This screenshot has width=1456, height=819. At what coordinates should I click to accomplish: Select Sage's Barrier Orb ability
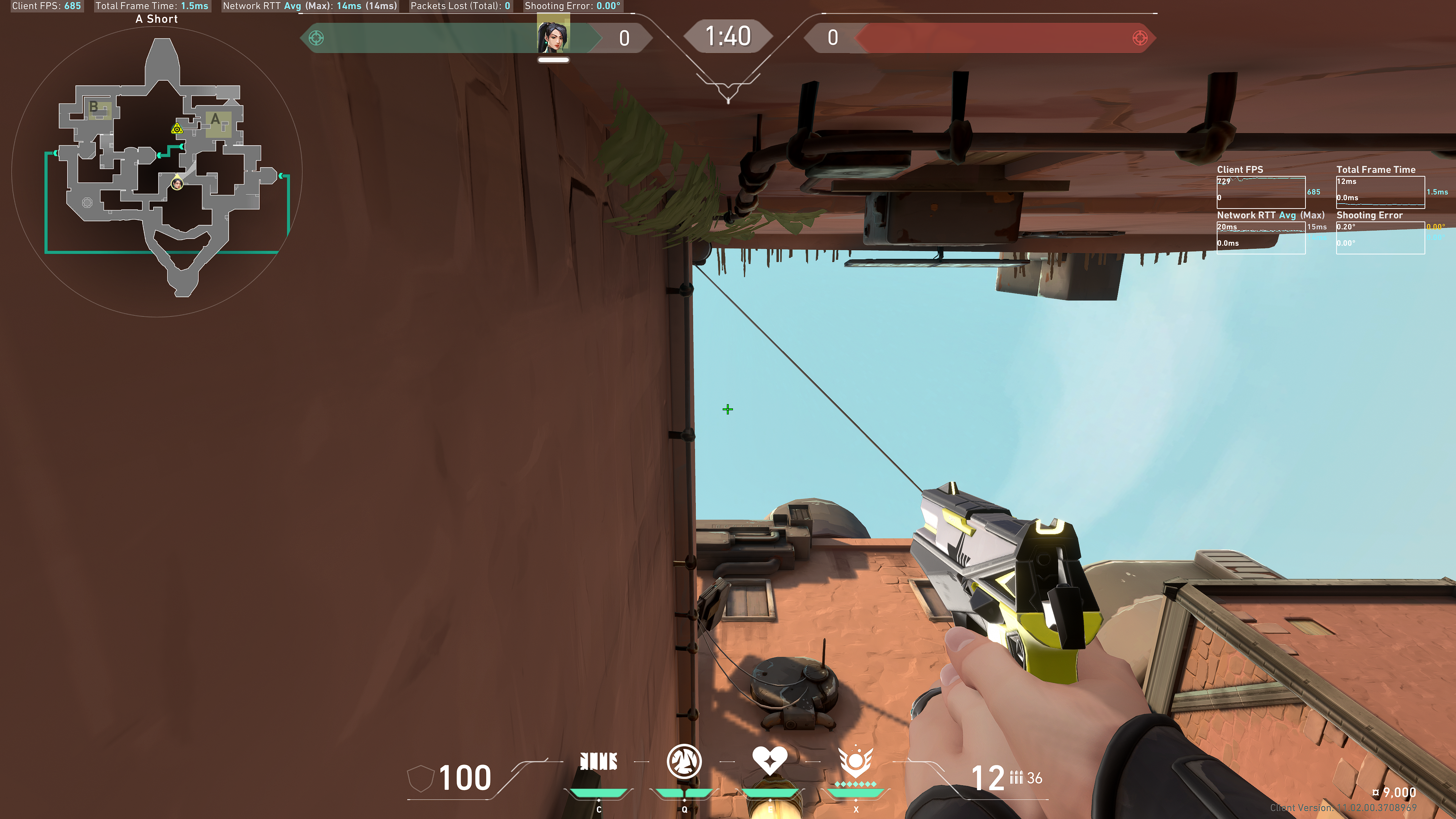click(x=599, y=761)
